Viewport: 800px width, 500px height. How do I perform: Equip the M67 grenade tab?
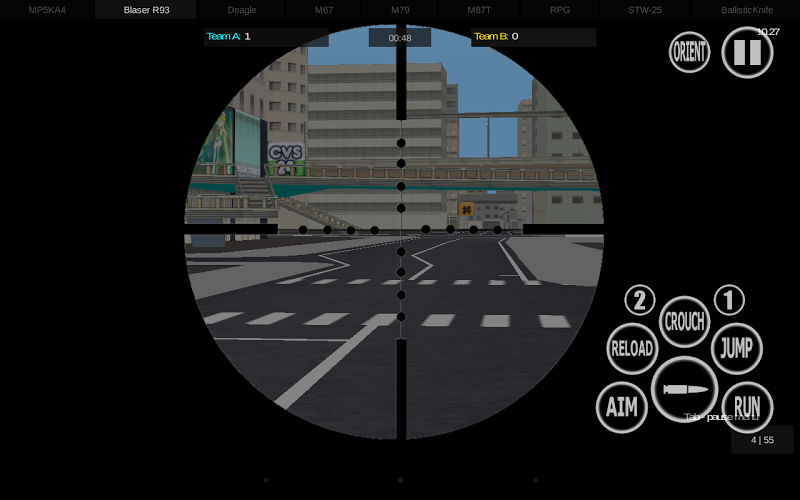(324, 10)
